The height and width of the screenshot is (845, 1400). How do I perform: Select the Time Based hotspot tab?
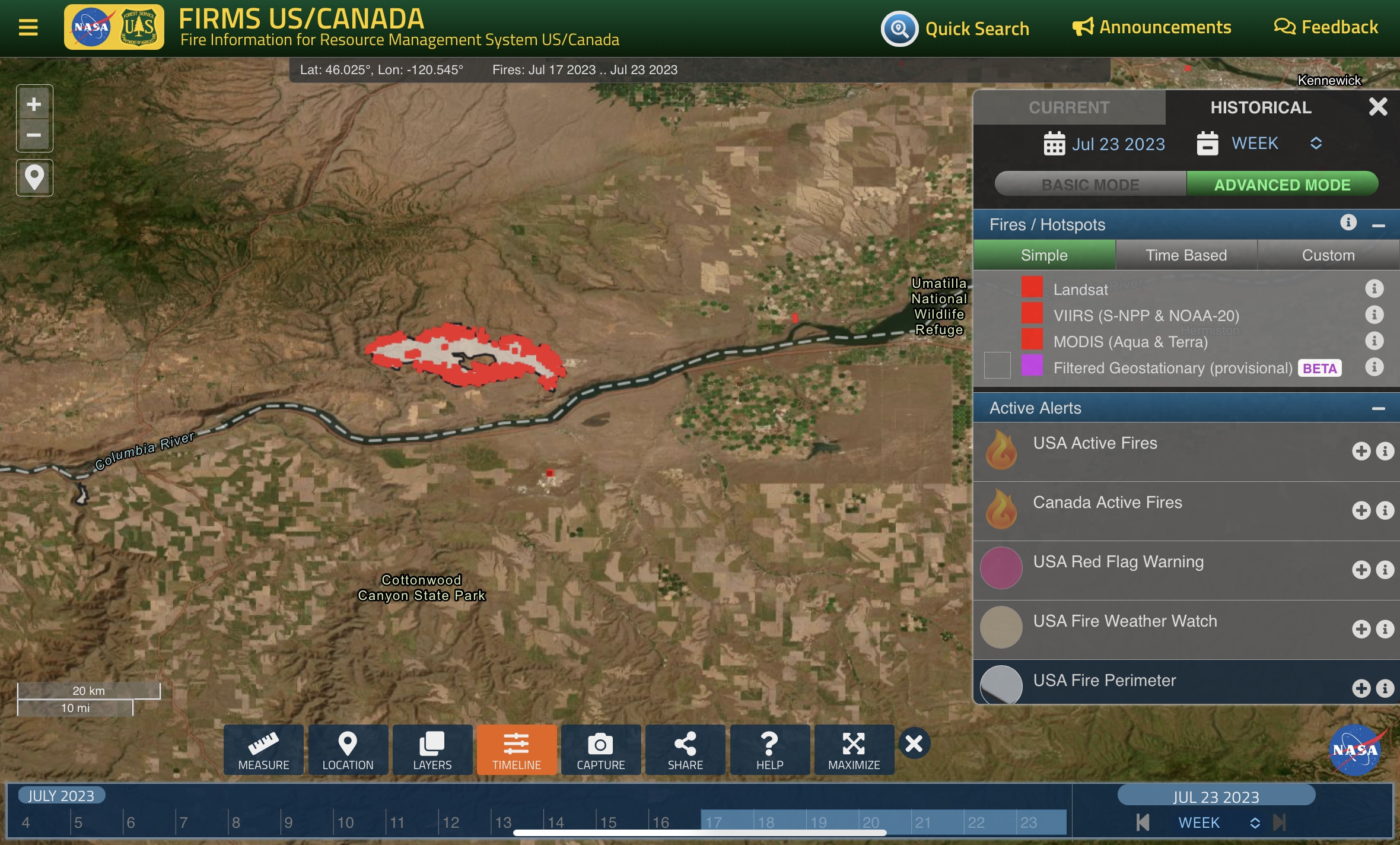[x=1186, y=255]
